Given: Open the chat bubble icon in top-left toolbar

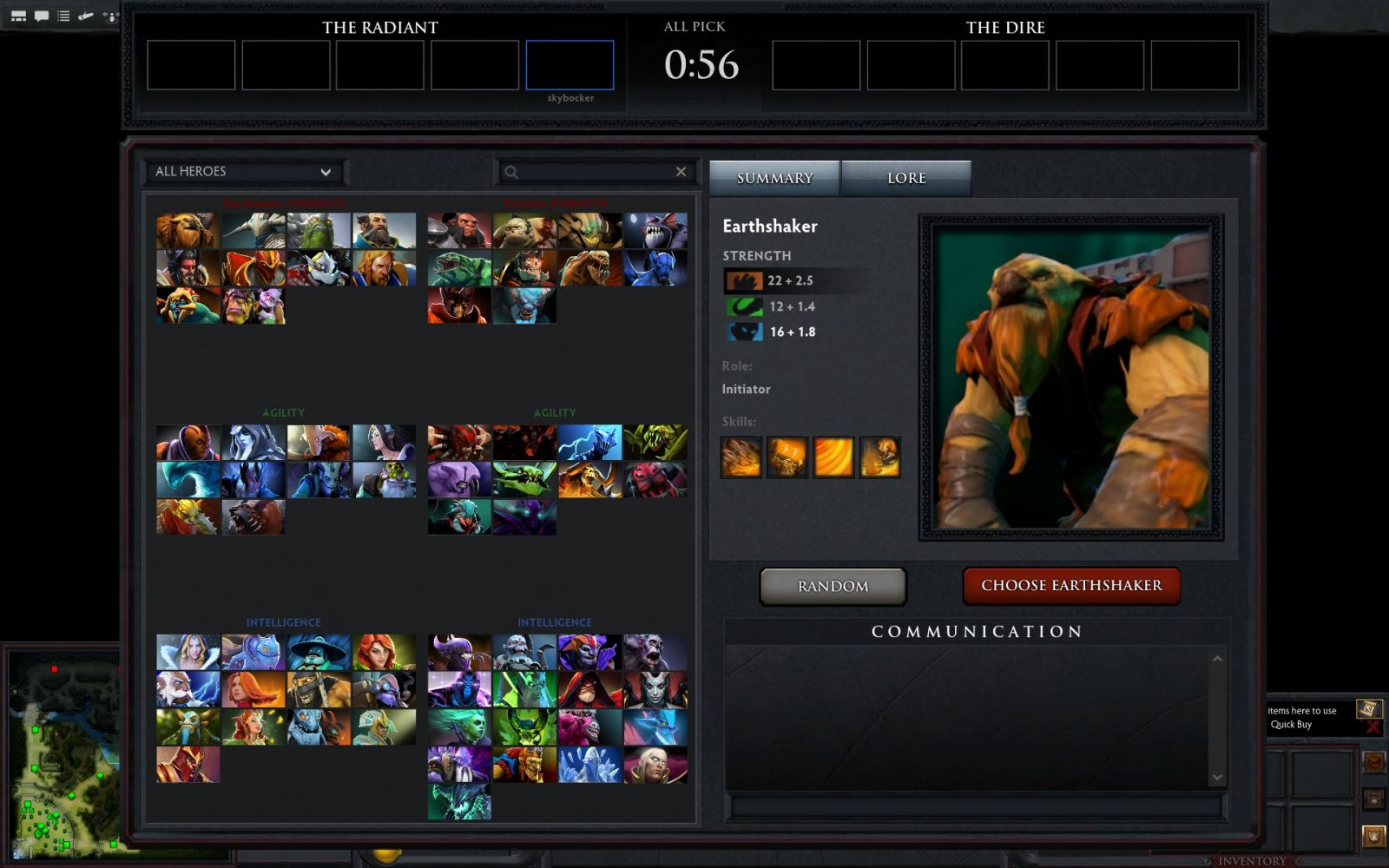Looking at the screenshot, I should (x=41, y=16).
